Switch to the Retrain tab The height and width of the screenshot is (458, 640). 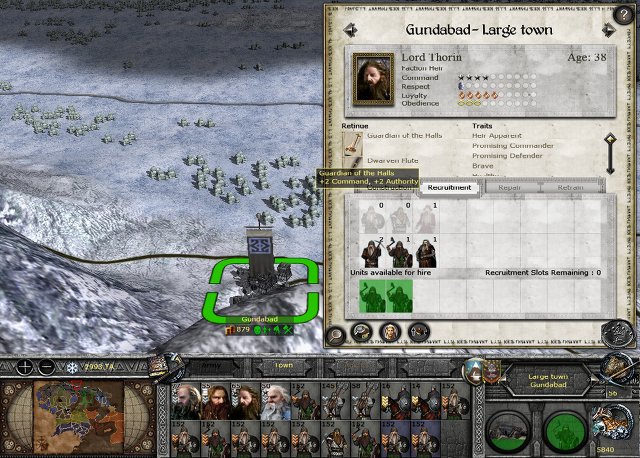point(571,187)
